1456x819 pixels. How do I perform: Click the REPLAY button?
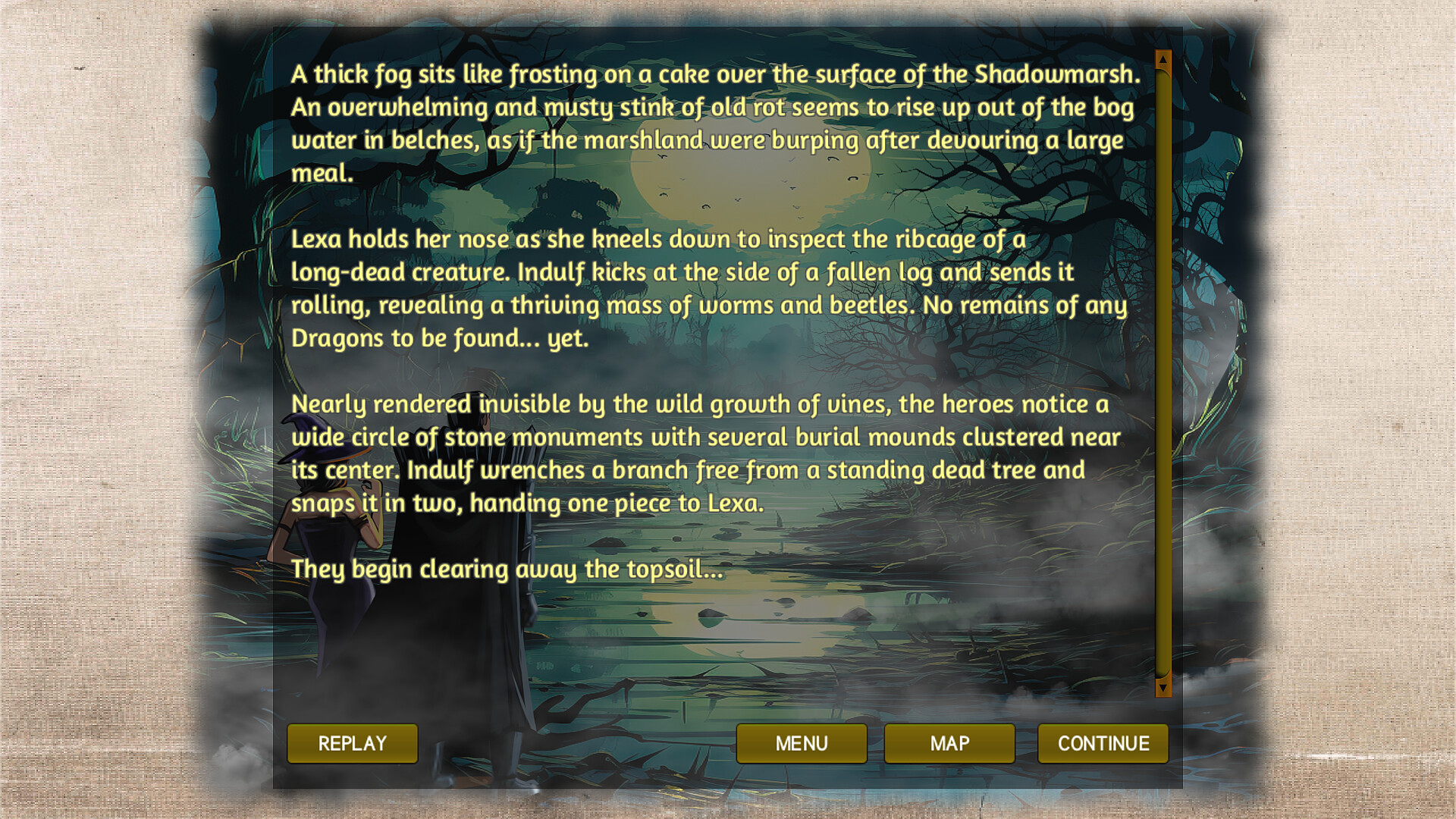pyautogui.click(x=352, y=743)
